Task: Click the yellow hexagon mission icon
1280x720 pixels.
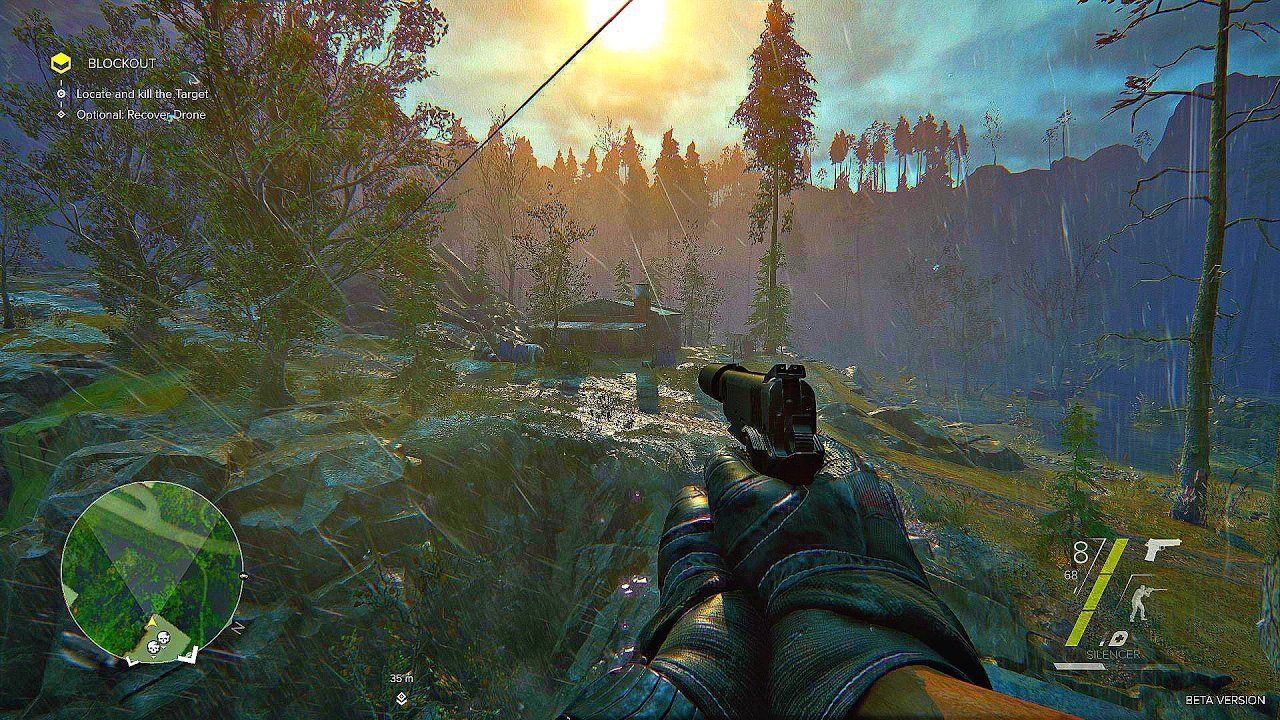Action: (61, 64)
